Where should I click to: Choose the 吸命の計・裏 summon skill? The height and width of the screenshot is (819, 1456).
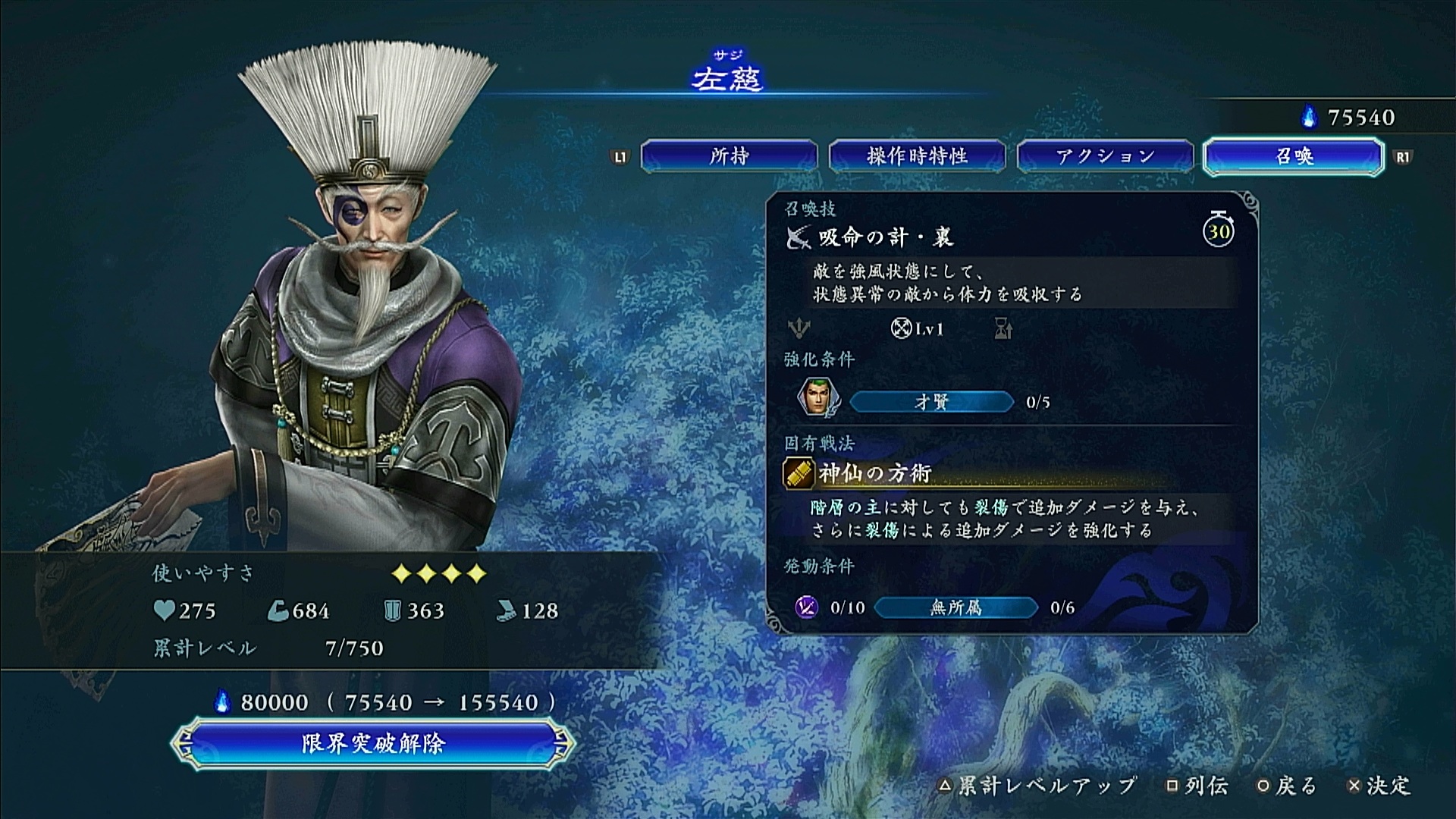[886, 238]
